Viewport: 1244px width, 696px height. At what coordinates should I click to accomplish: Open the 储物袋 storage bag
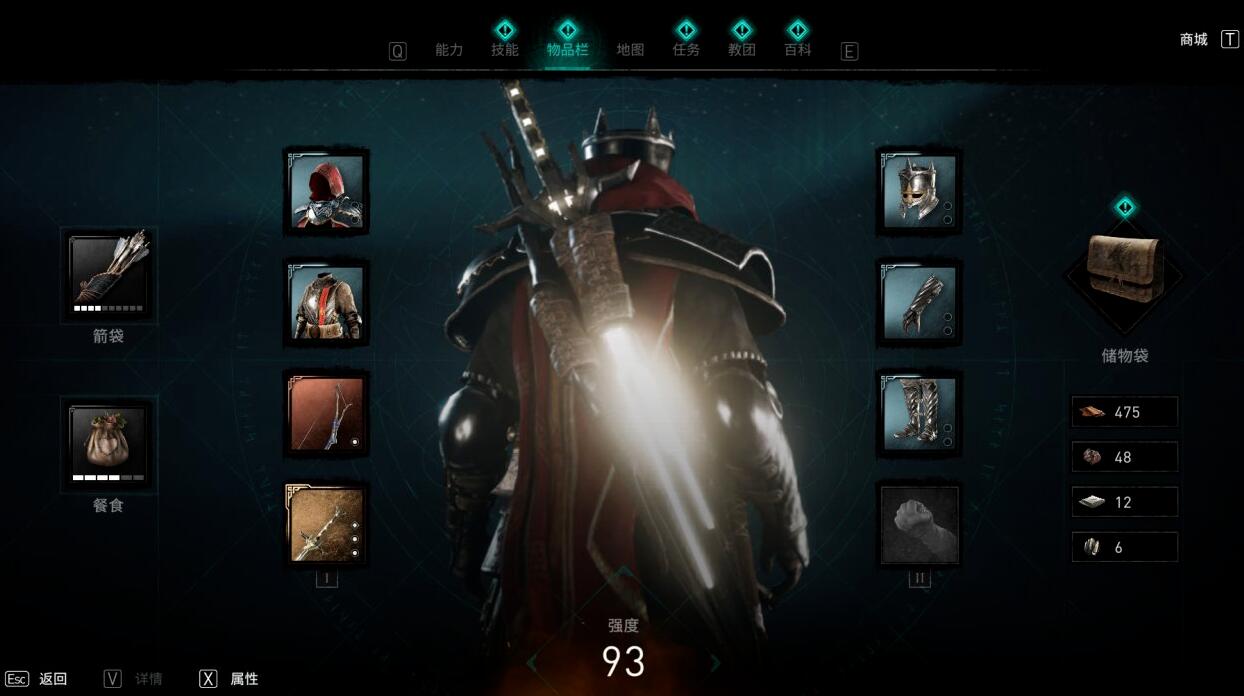(x=1125, y=270)
